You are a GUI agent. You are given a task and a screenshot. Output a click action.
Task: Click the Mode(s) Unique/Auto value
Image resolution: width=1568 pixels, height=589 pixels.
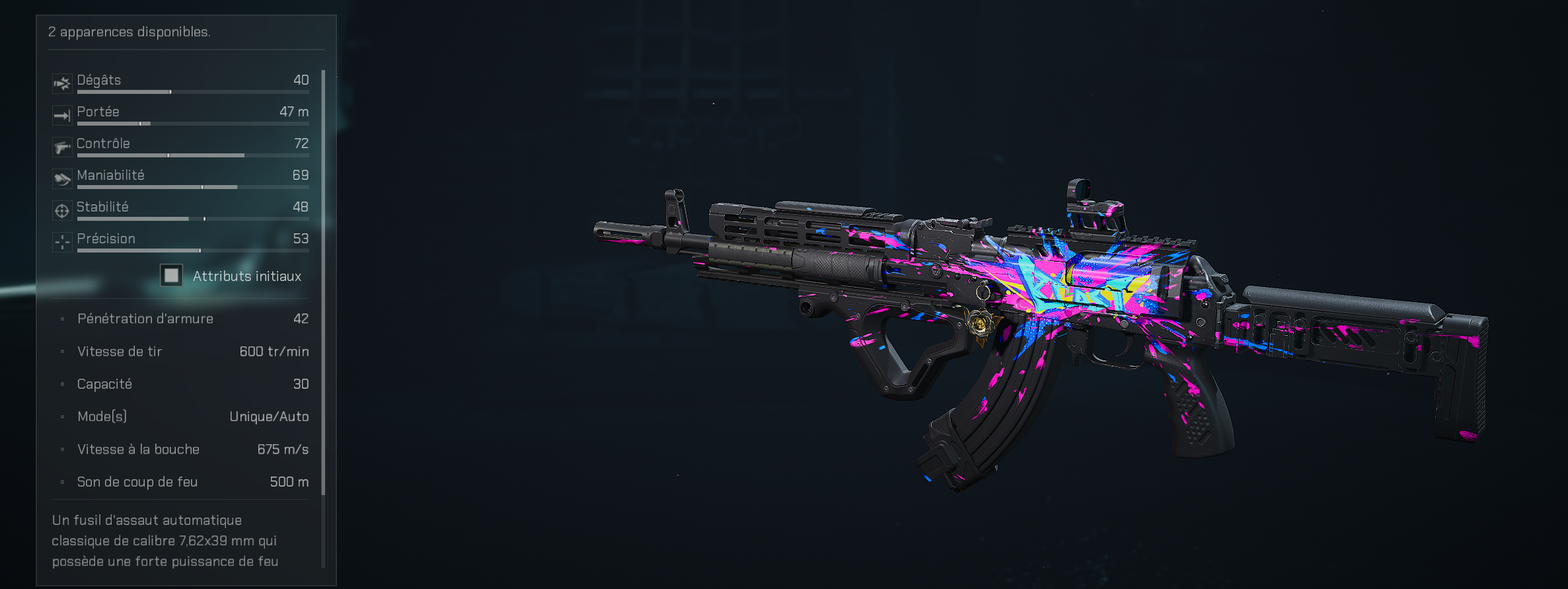(270, 416)
